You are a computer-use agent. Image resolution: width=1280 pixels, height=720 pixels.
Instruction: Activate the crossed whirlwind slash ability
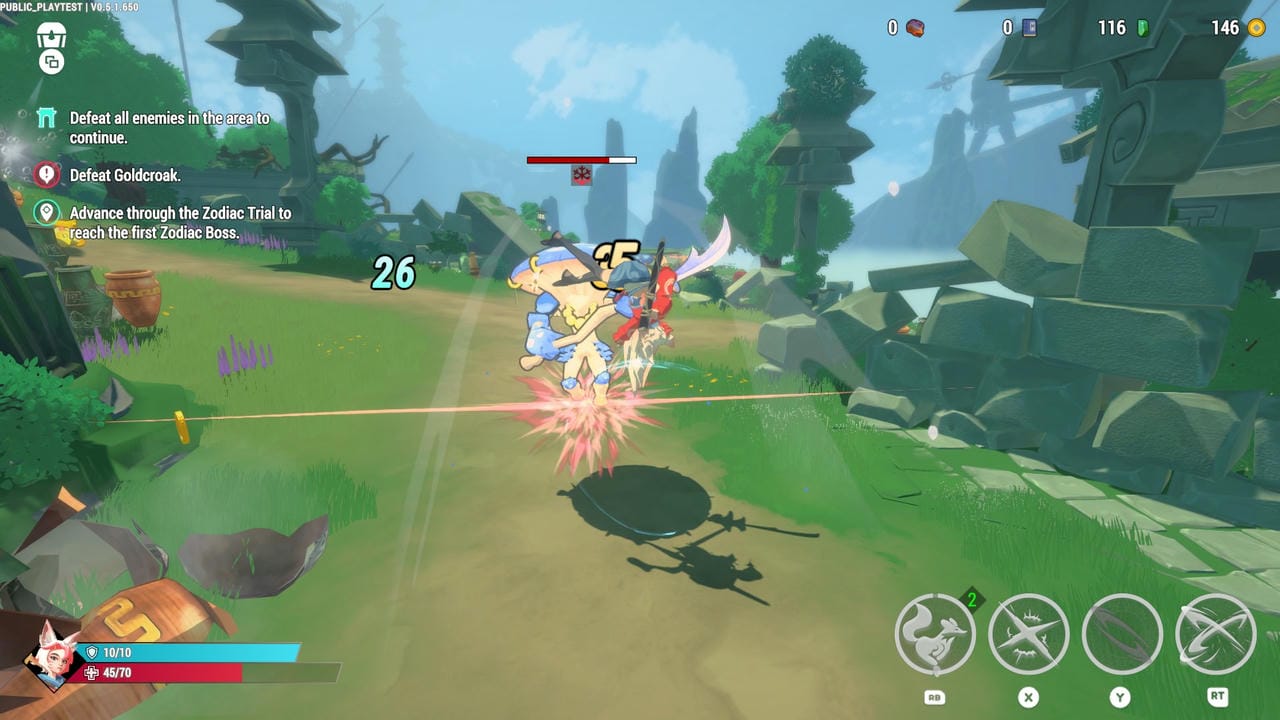1215,635
